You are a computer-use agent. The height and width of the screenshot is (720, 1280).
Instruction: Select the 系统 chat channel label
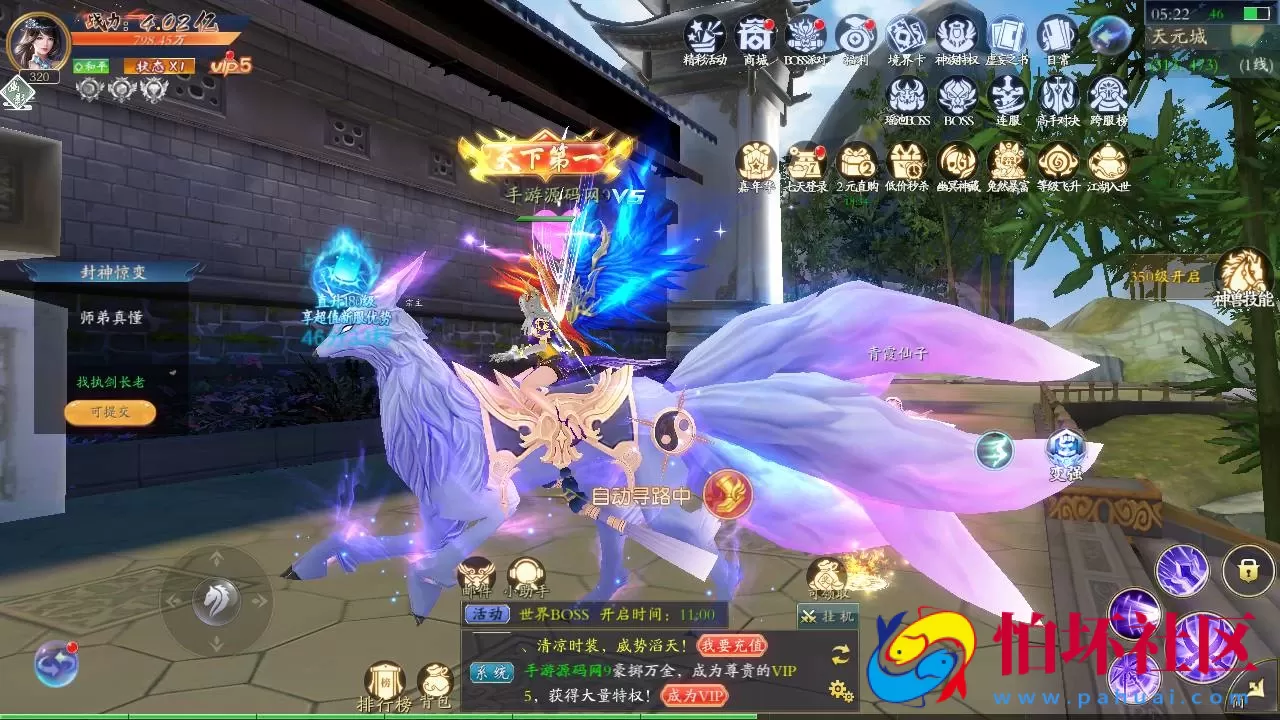click(492, 673)
